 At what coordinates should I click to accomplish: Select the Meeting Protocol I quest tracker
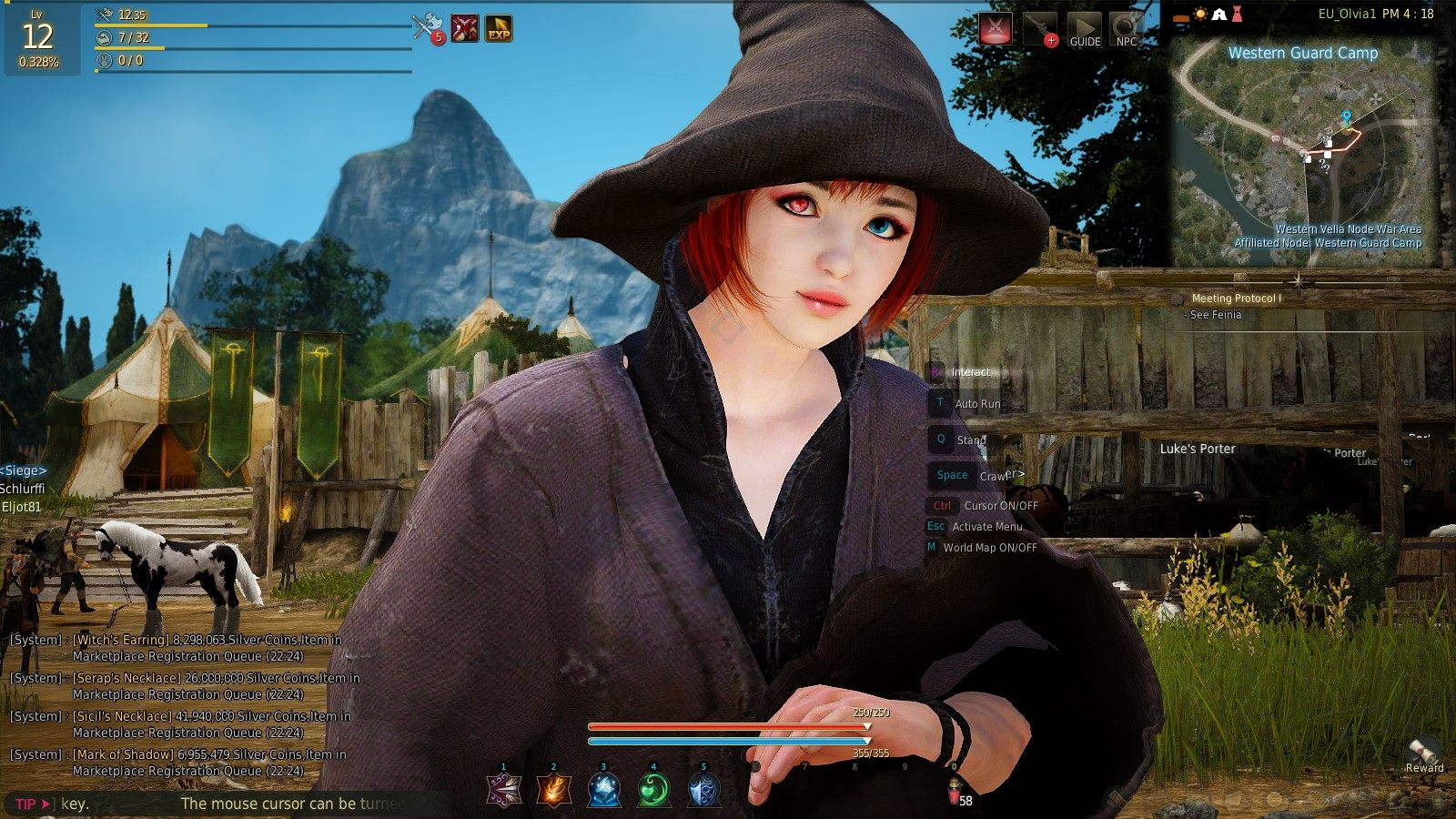tap(1236, 298)
